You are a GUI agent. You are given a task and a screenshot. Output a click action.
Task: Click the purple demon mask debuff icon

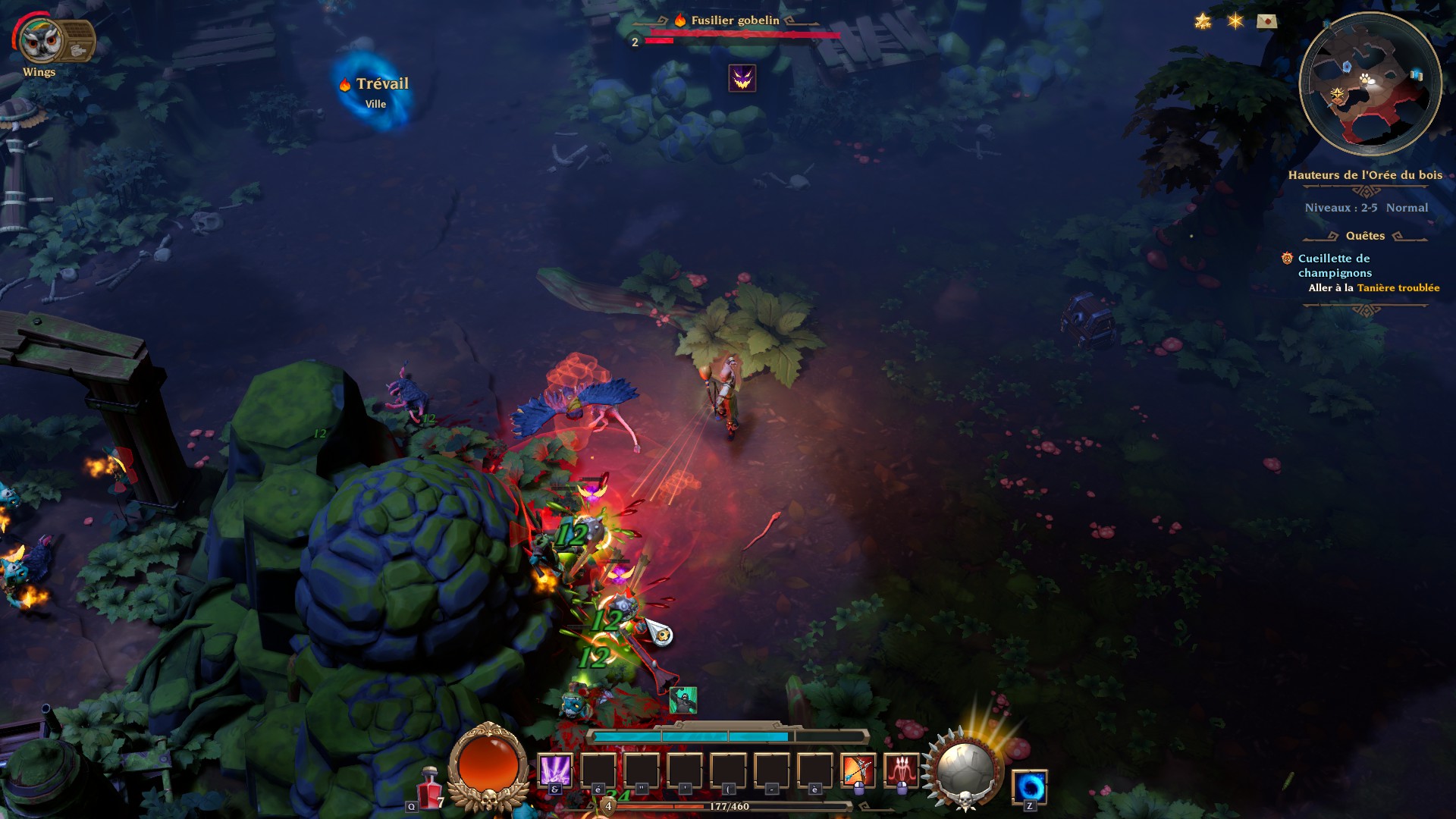click(742, 78)
